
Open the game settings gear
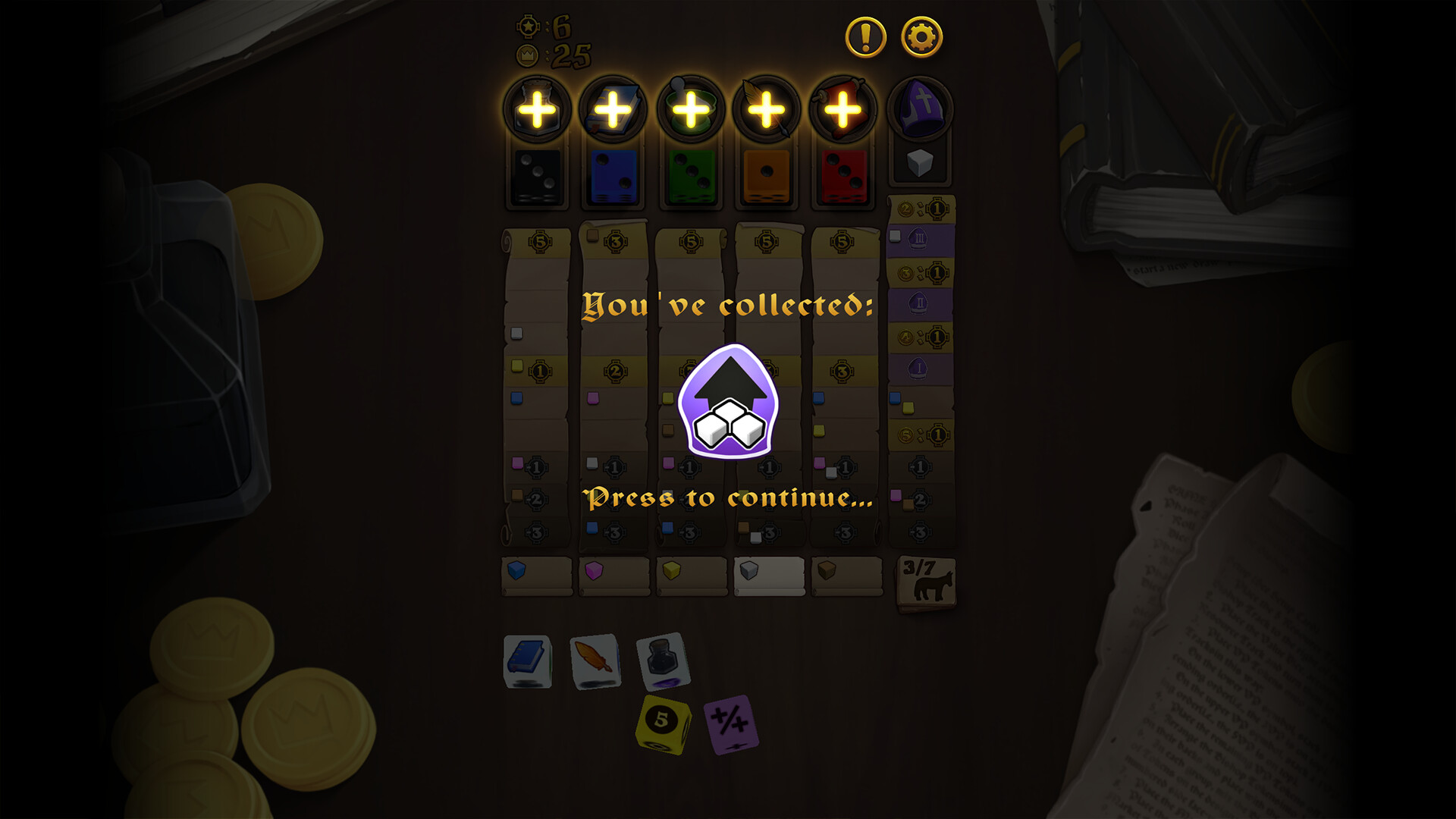[x=921, y=33]
